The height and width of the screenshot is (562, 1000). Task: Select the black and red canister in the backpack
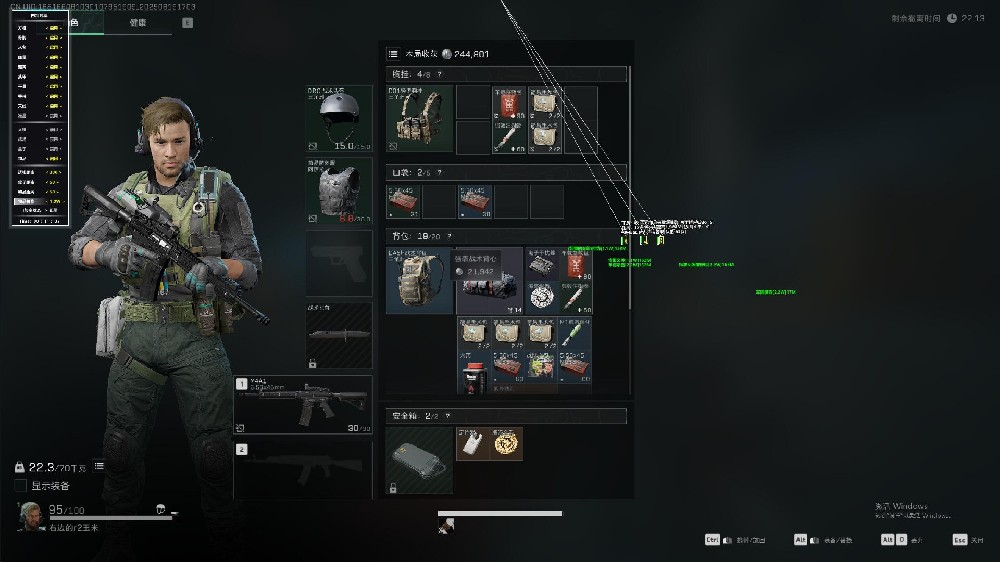coord(472,377)
